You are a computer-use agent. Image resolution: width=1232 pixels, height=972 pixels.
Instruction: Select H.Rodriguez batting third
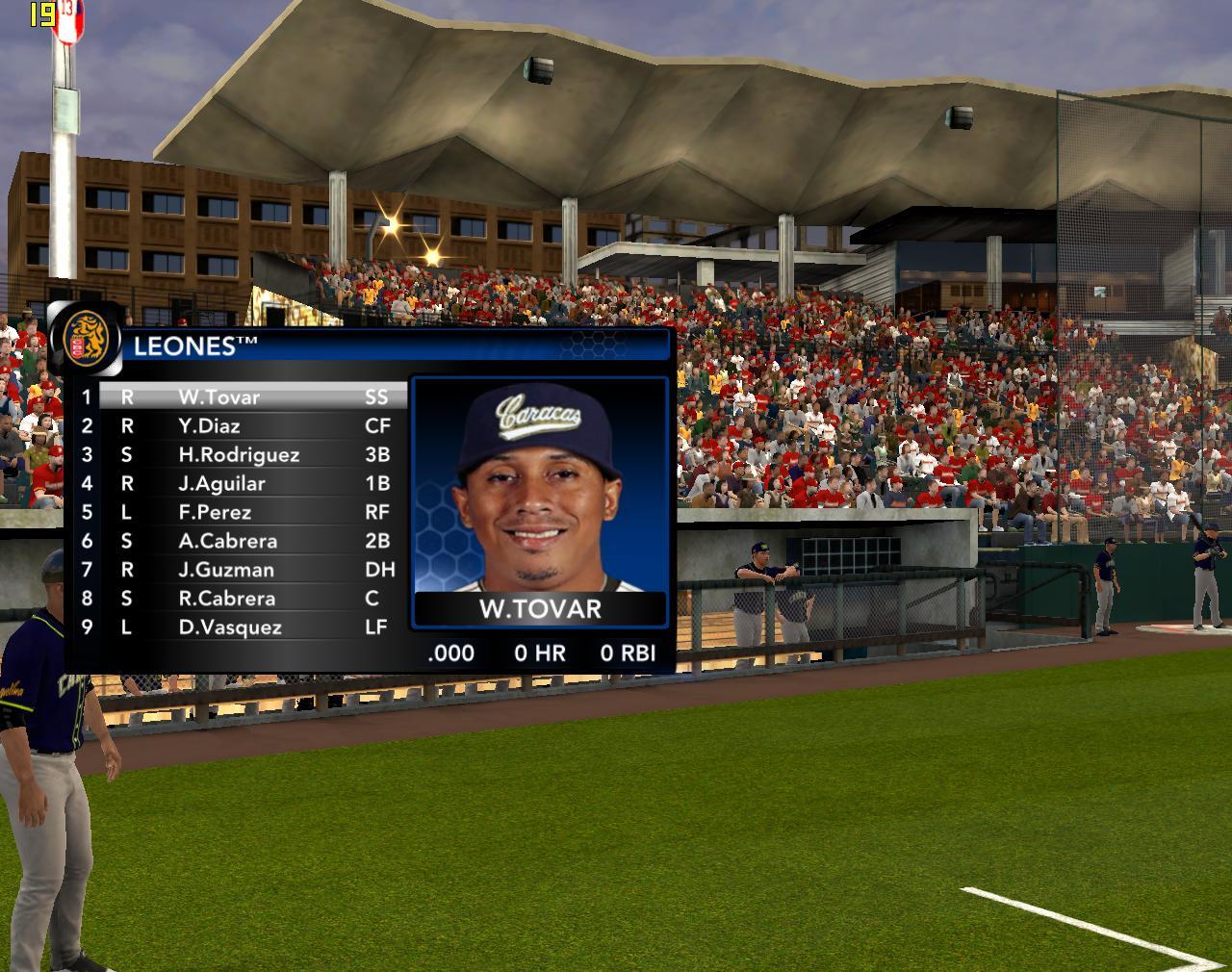pyautogui.click(x=239, y=455)
